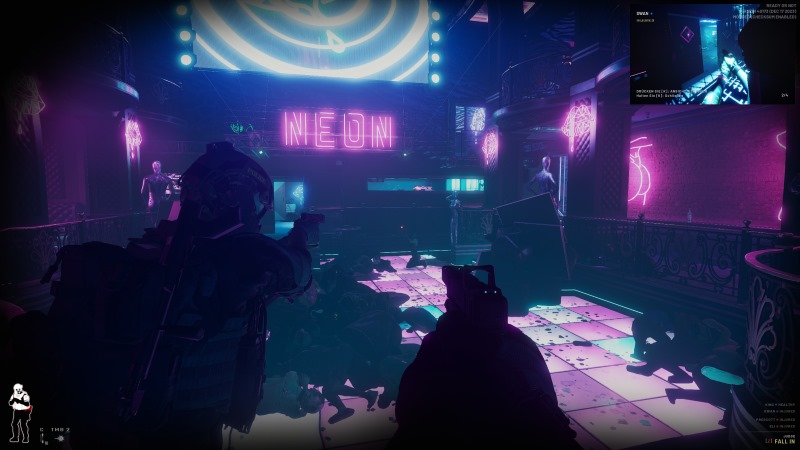
Task: Select the grenade icon in the equipment display
Action: pyautogui.click(x=61, y=438)
